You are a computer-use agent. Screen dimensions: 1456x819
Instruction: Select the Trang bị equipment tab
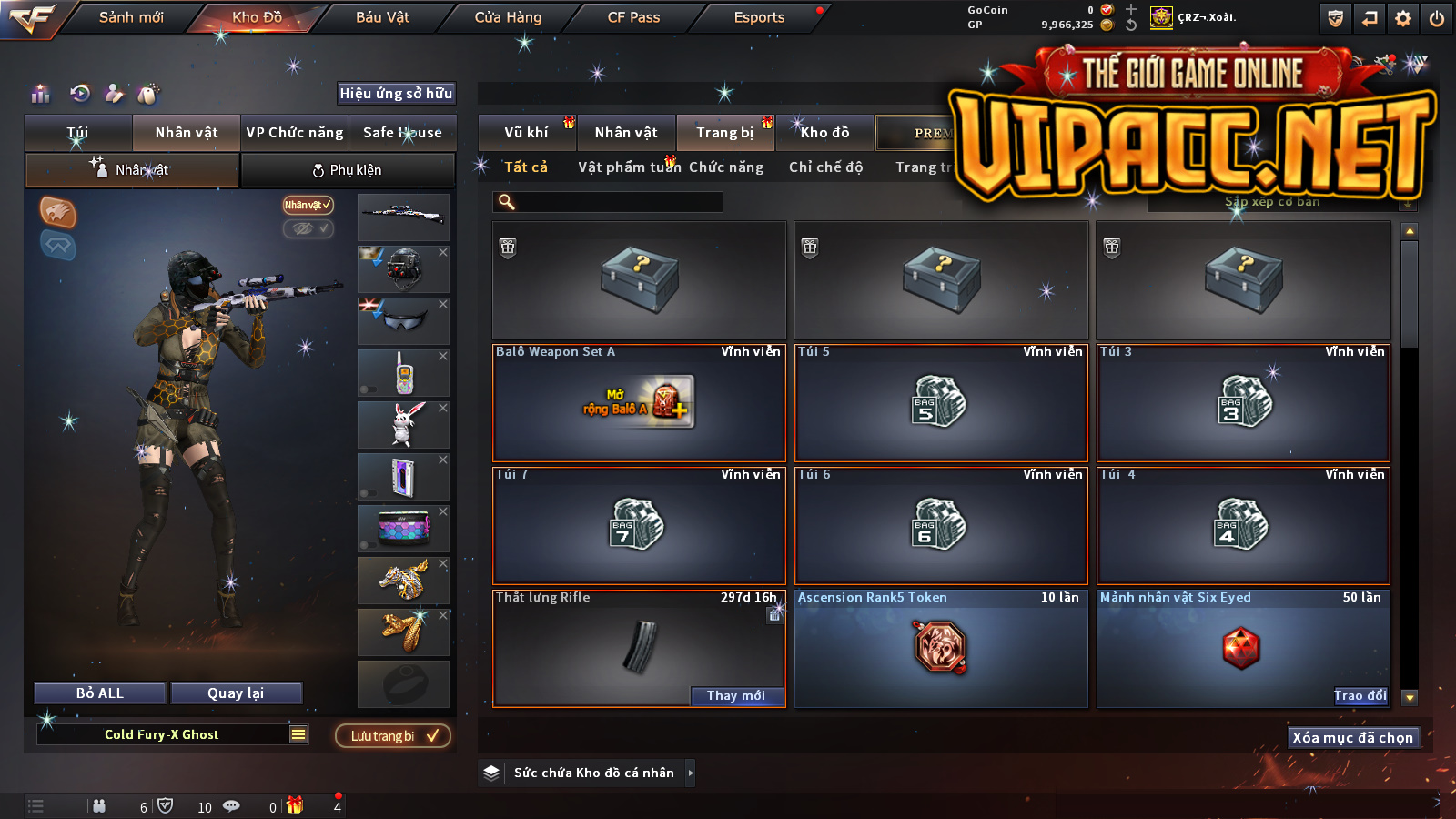[724, 133]
